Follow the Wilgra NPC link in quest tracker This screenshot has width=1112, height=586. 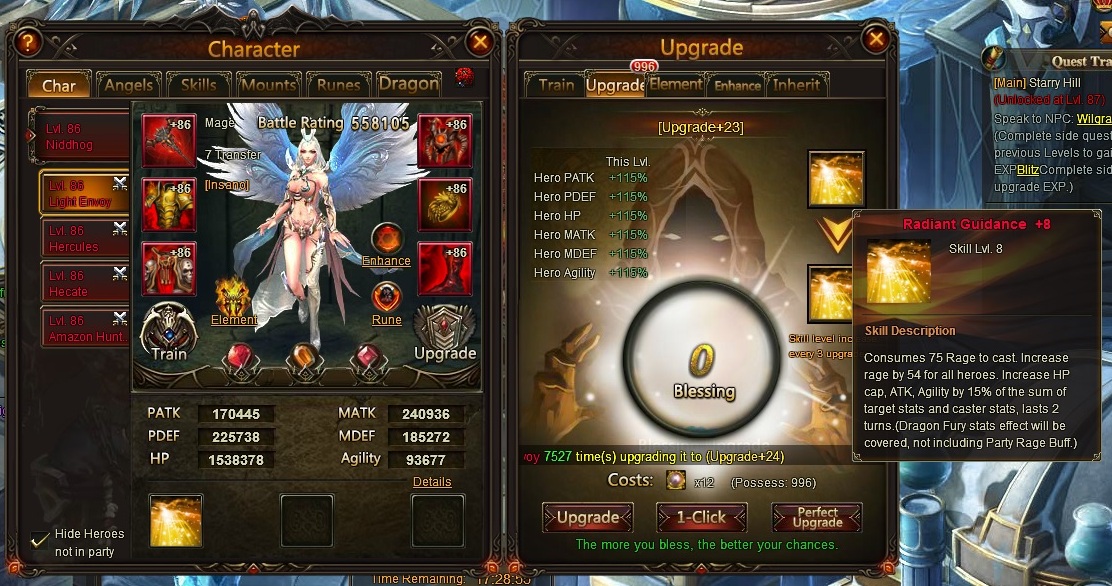(1094, 118)
